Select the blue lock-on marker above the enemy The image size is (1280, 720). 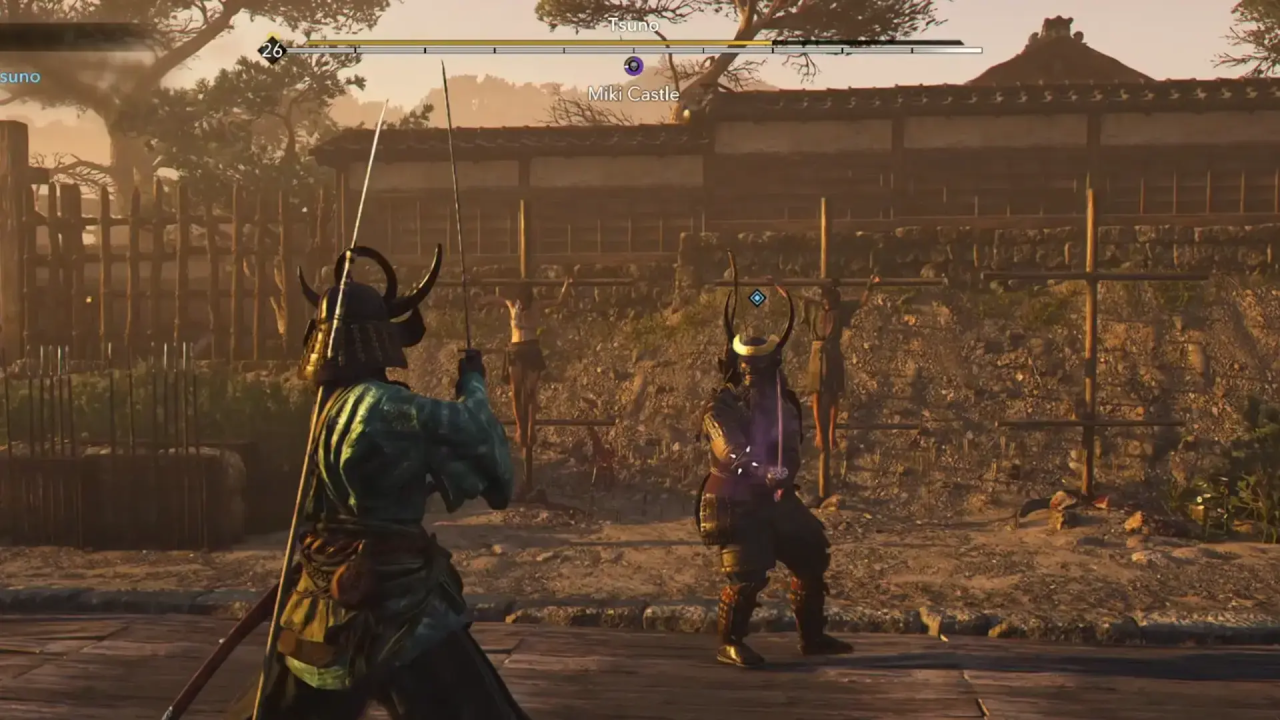click(757, 297)
